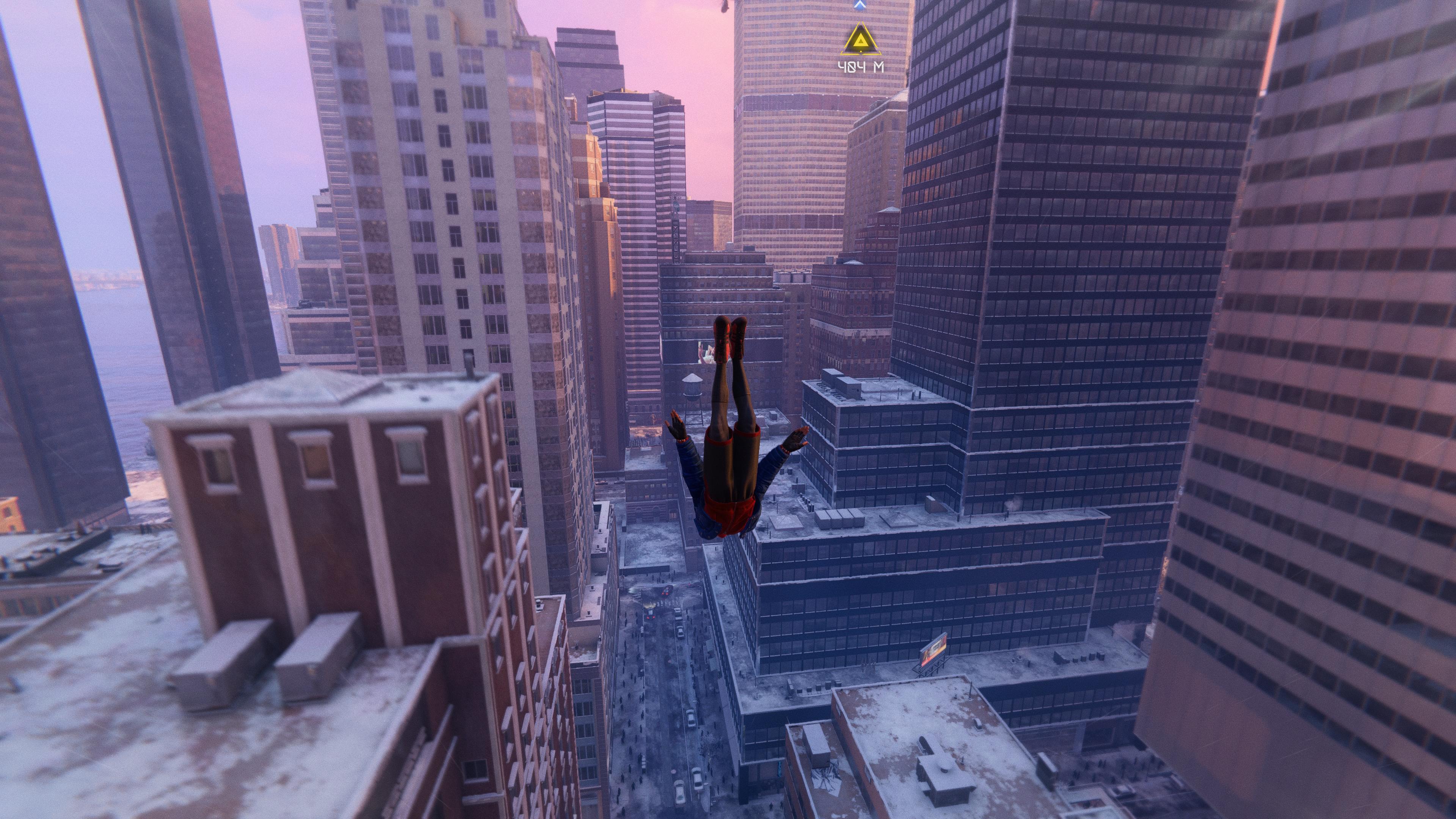This screenshot has width=1456, height=819.
Task: Click the blue chevron marker above the waypoint
Action: (860, 5)
